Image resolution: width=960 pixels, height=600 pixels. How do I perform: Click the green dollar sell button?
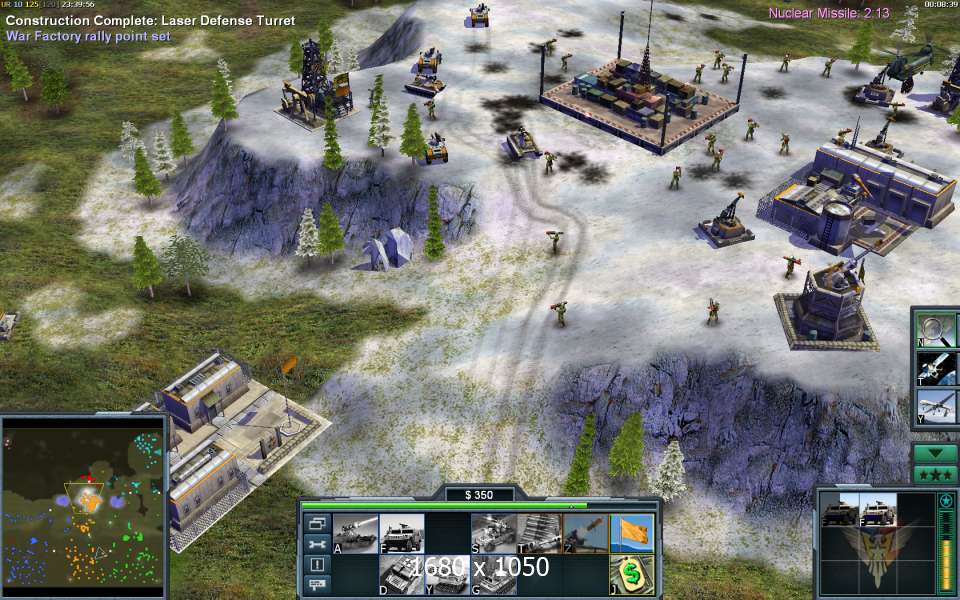pos(631,574)
